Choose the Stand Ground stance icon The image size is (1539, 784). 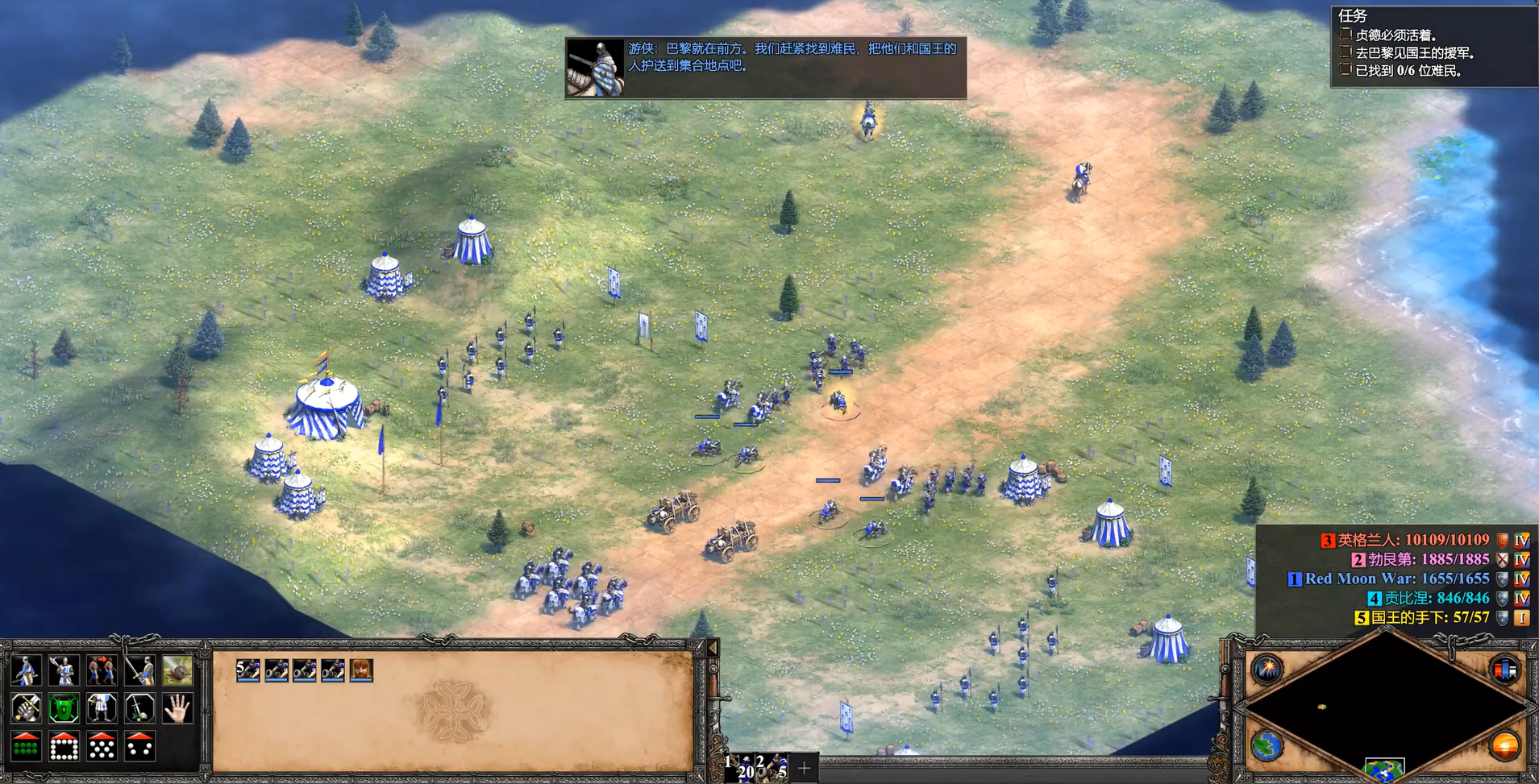[x=102, y=709]
